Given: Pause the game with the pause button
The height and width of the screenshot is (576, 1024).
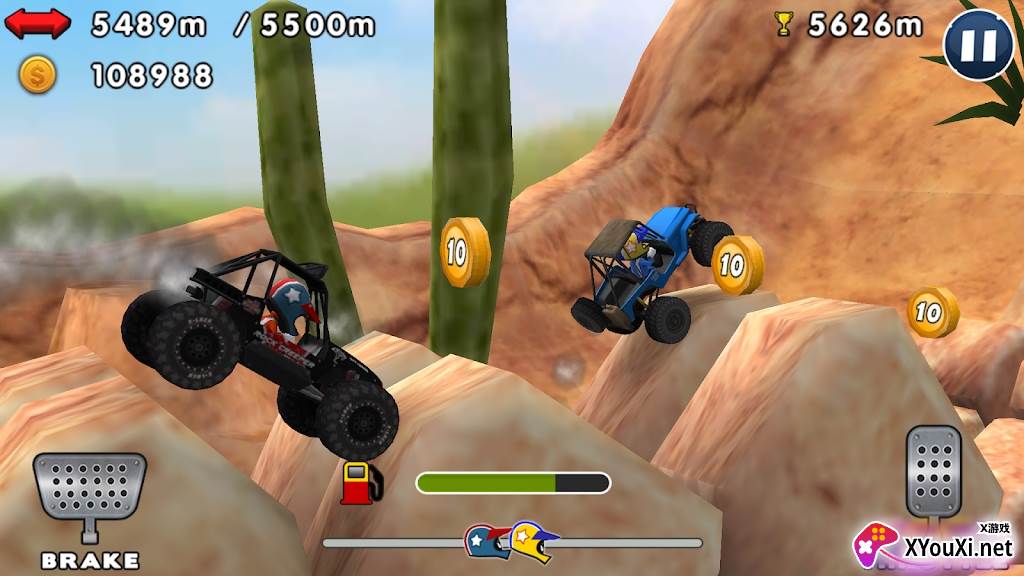Looking at the screenshot, I should click(x=979, y=44).
